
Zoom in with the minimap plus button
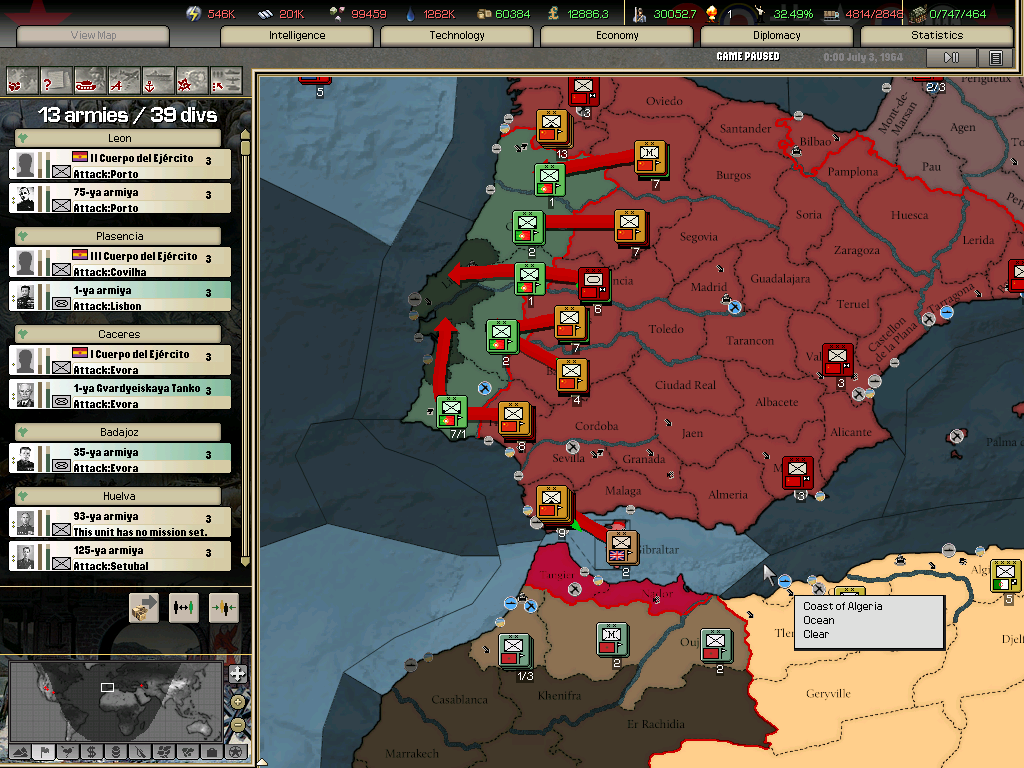(237, 674)
